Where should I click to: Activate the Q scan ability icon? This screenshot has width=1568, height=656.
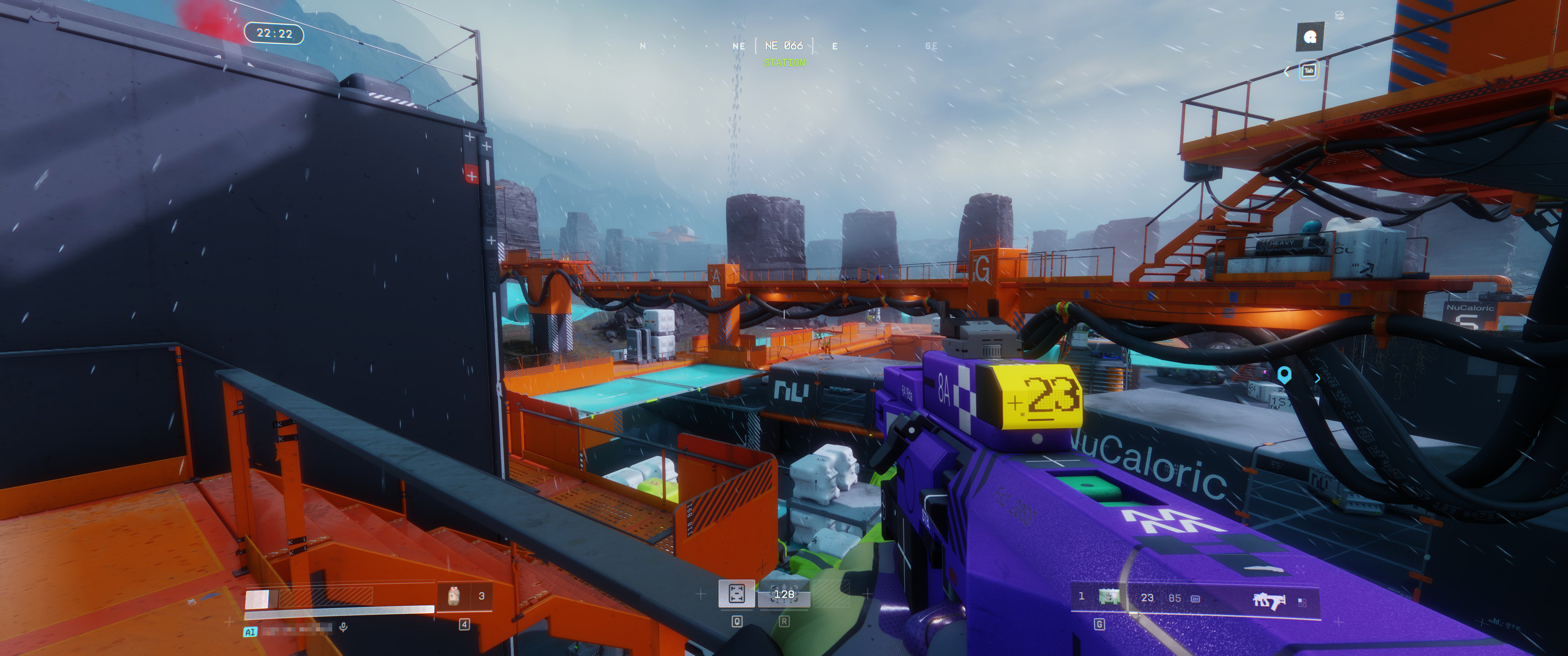point(737,594)
